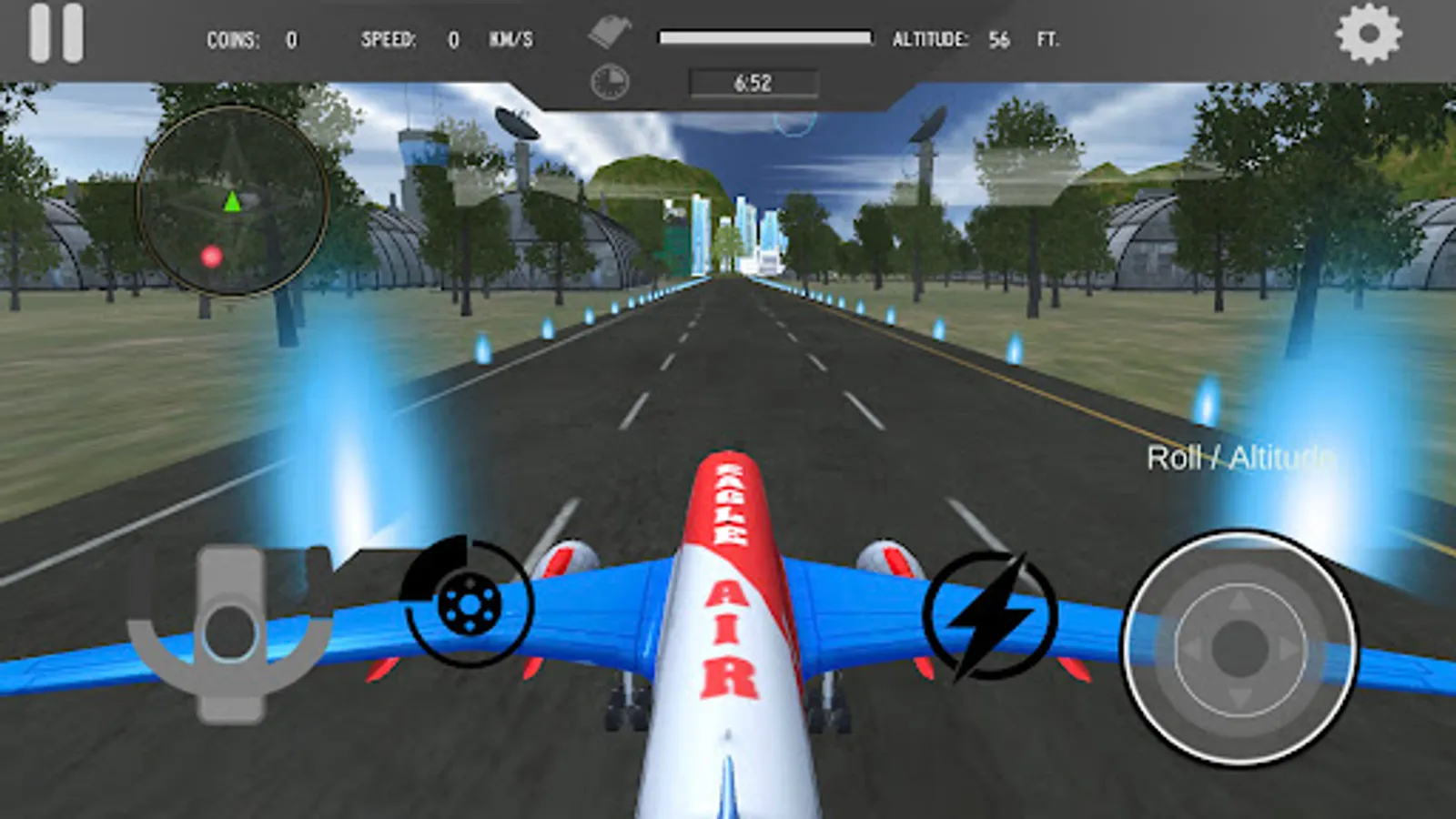Click the clock icon beside the timer

pyautogui.click(x=608, y=80)
